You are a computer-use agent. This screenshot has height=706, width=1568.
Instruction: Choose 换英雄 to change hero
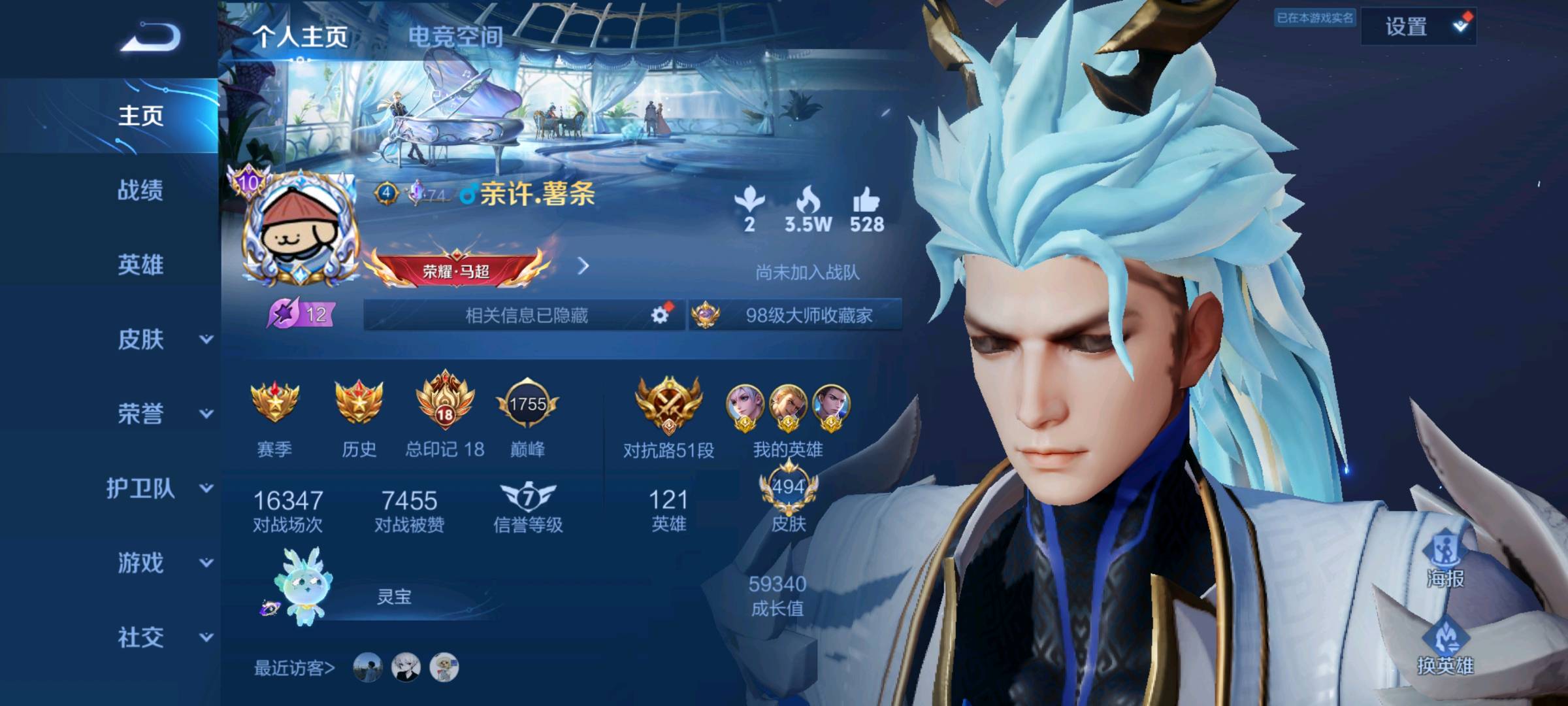(x=1445, y=648)
